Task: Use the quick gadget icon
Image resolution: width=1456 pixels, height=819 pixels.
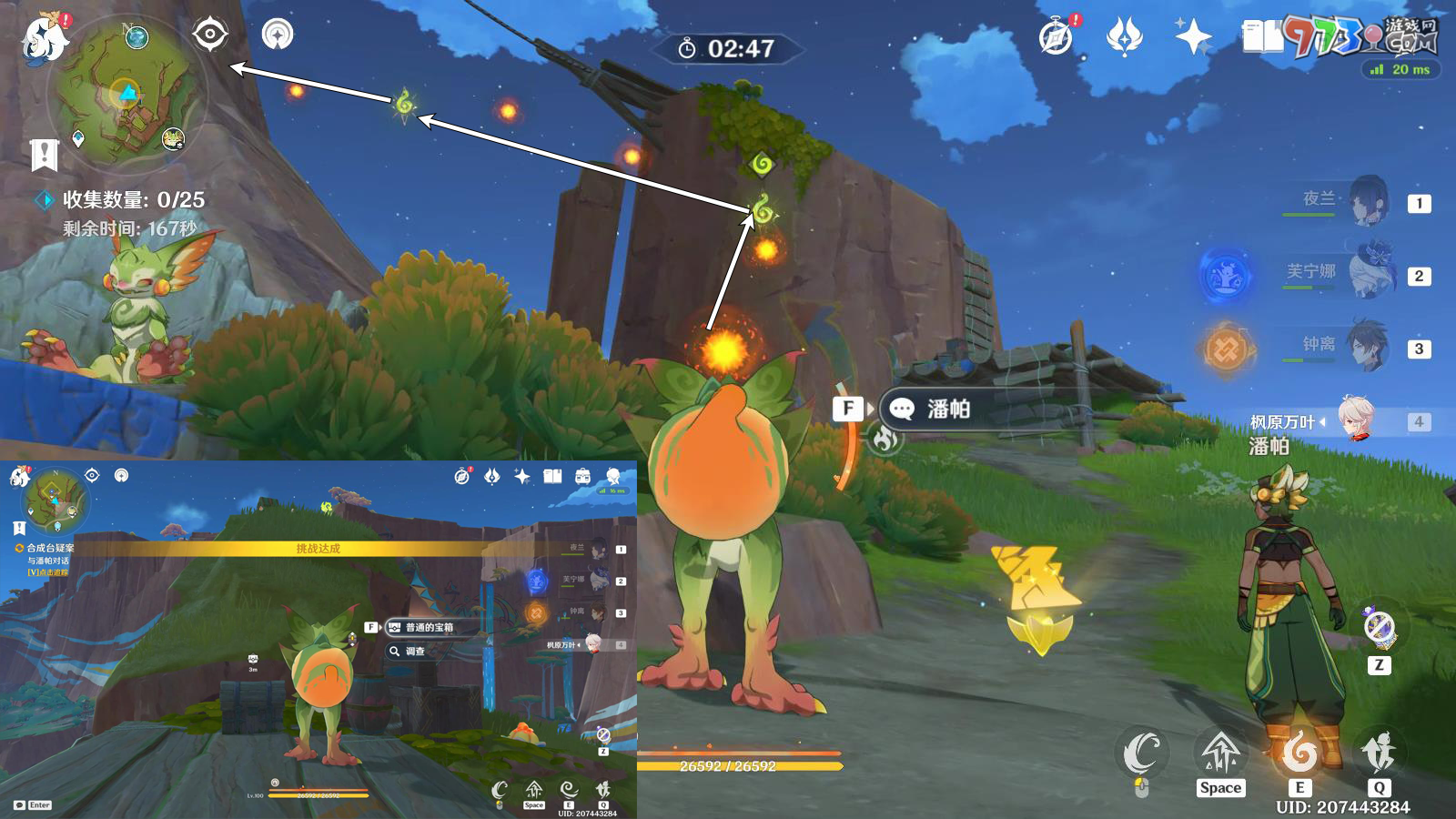Action: pos(1380,627)
